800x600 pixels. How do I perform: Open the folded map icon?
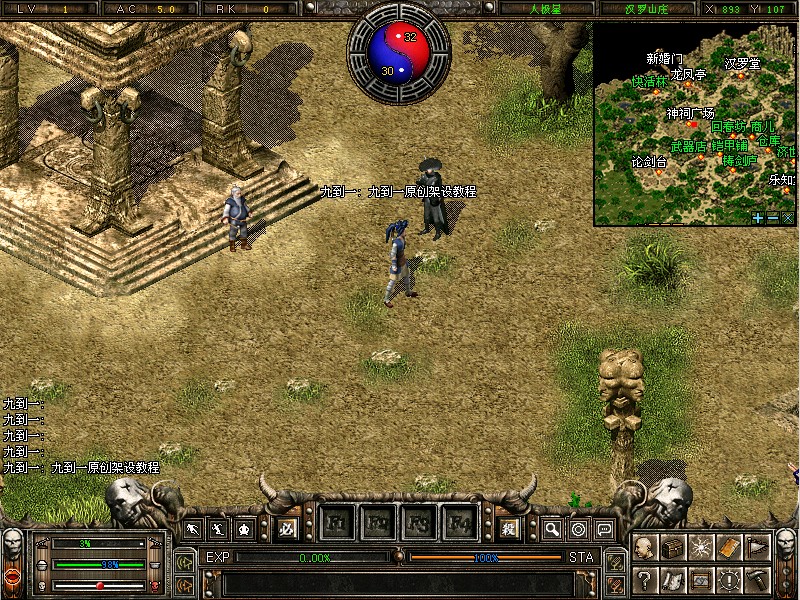pyautogui.click(x=673, y=578)
